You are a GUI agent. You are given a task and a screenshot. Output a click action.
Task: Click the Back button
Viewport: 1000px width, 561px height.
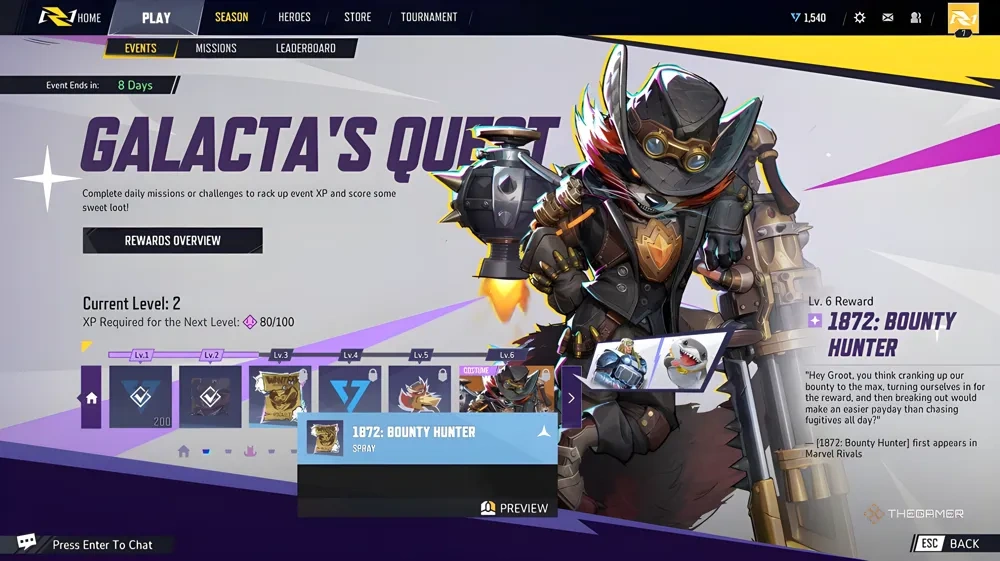952,543
